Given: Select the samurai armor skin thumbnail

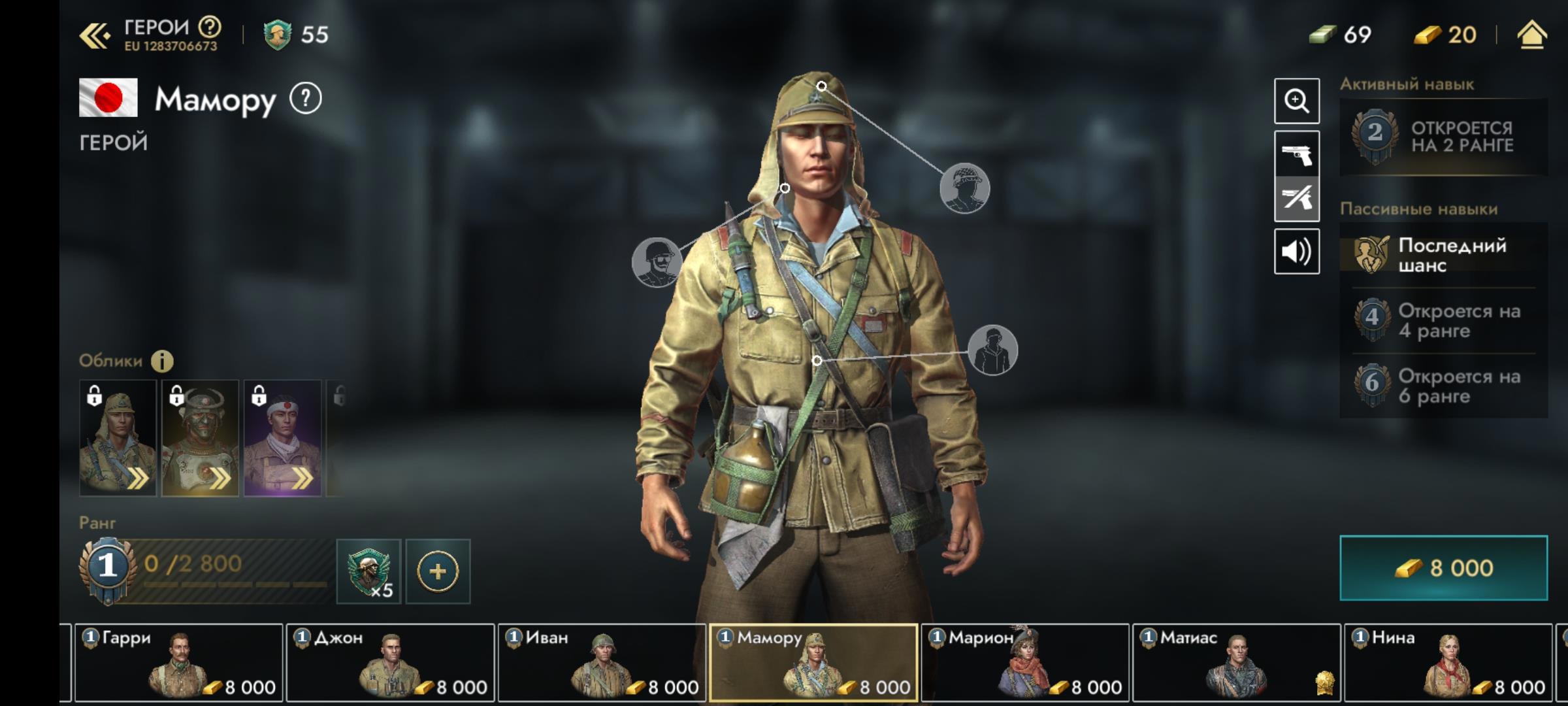Looking at the screenshot, I should click(200, 438).
